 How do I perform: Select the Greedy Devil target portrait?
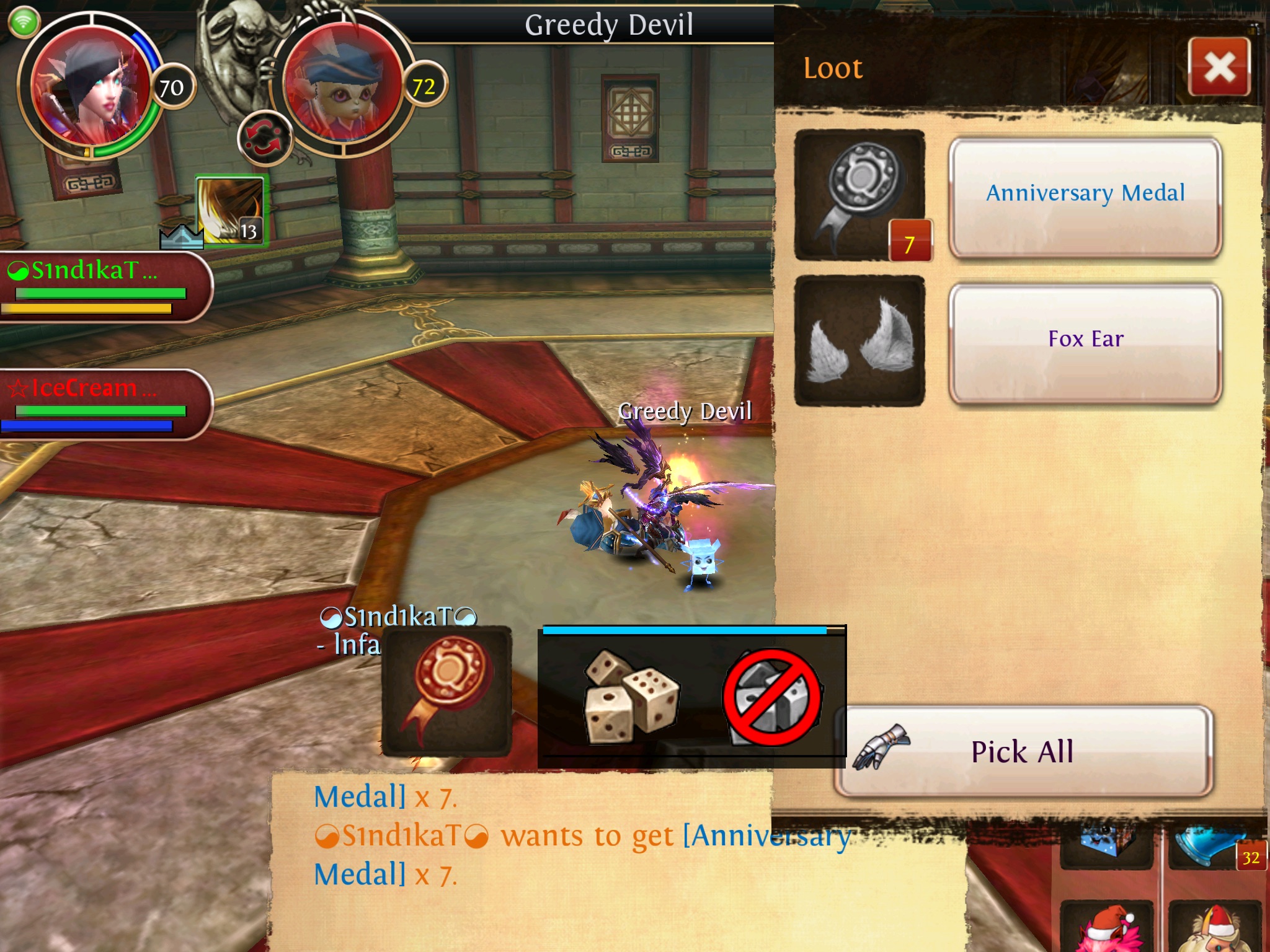[x=343, y=86]
